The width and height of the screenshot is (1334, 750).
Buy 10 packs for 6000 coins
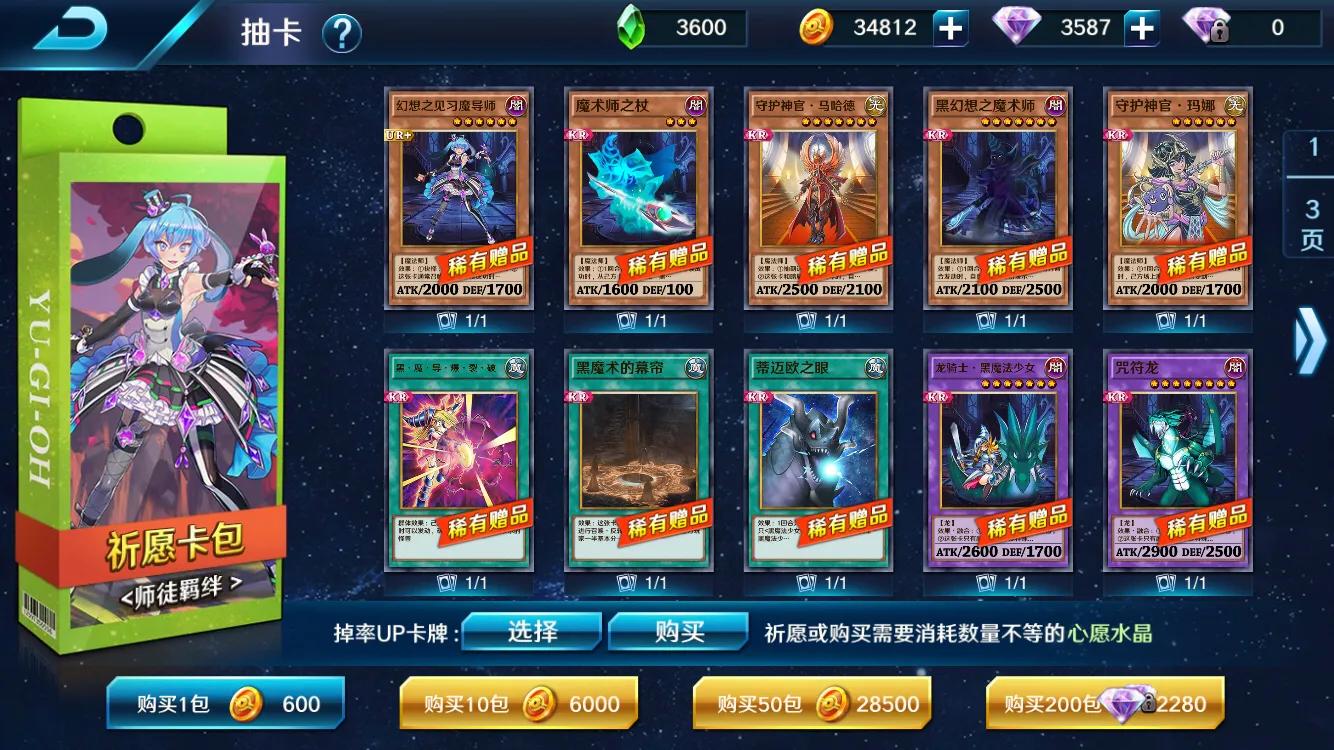(518, 704)
